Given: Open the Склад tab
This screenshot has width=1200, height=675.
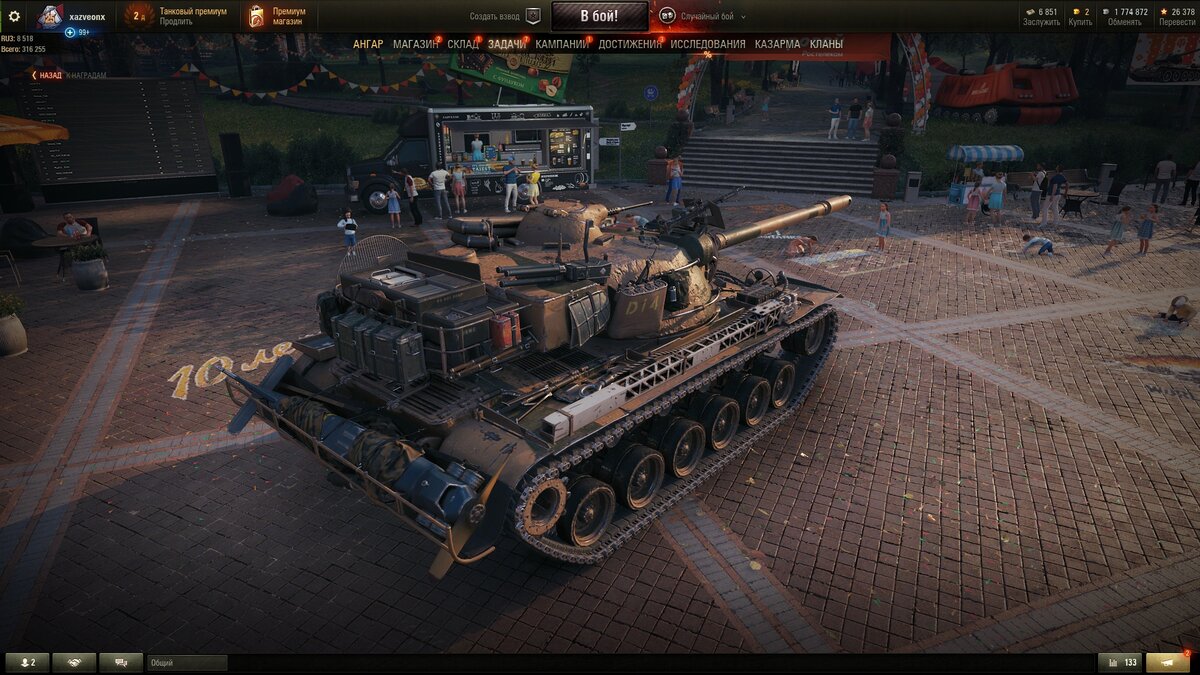Looking at the screenshot, I should [x=463, y=44].
